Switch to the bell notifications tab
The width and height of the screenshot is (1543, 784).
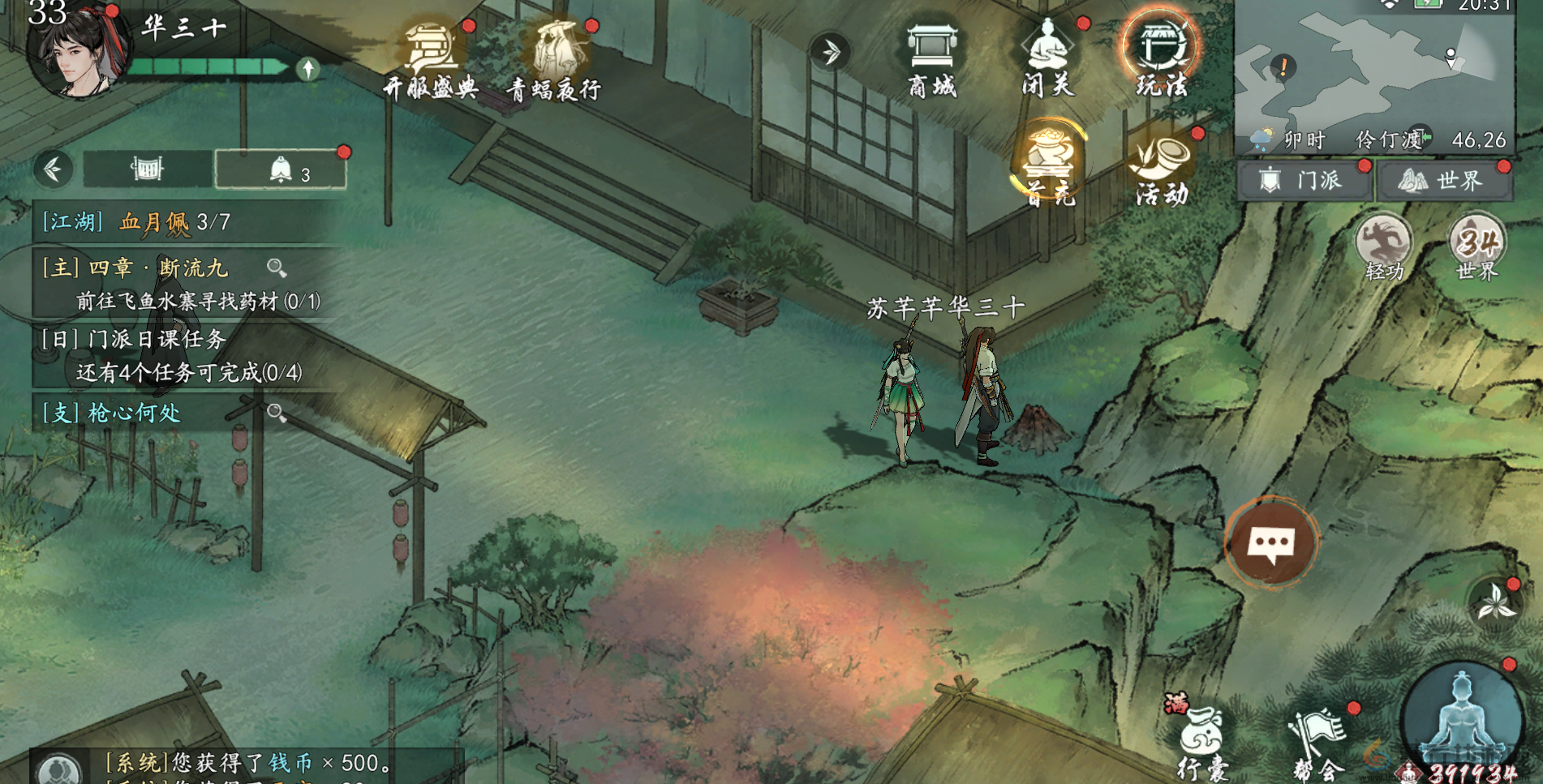coord(281,169)
